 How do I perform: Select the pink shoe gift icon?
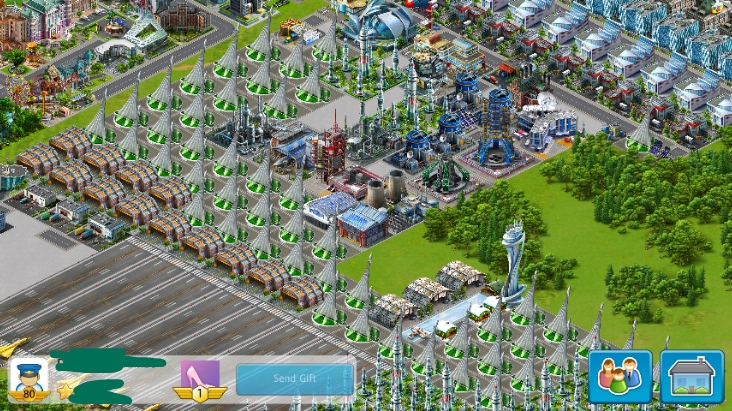pyautogui.click(x=200, y=375)
